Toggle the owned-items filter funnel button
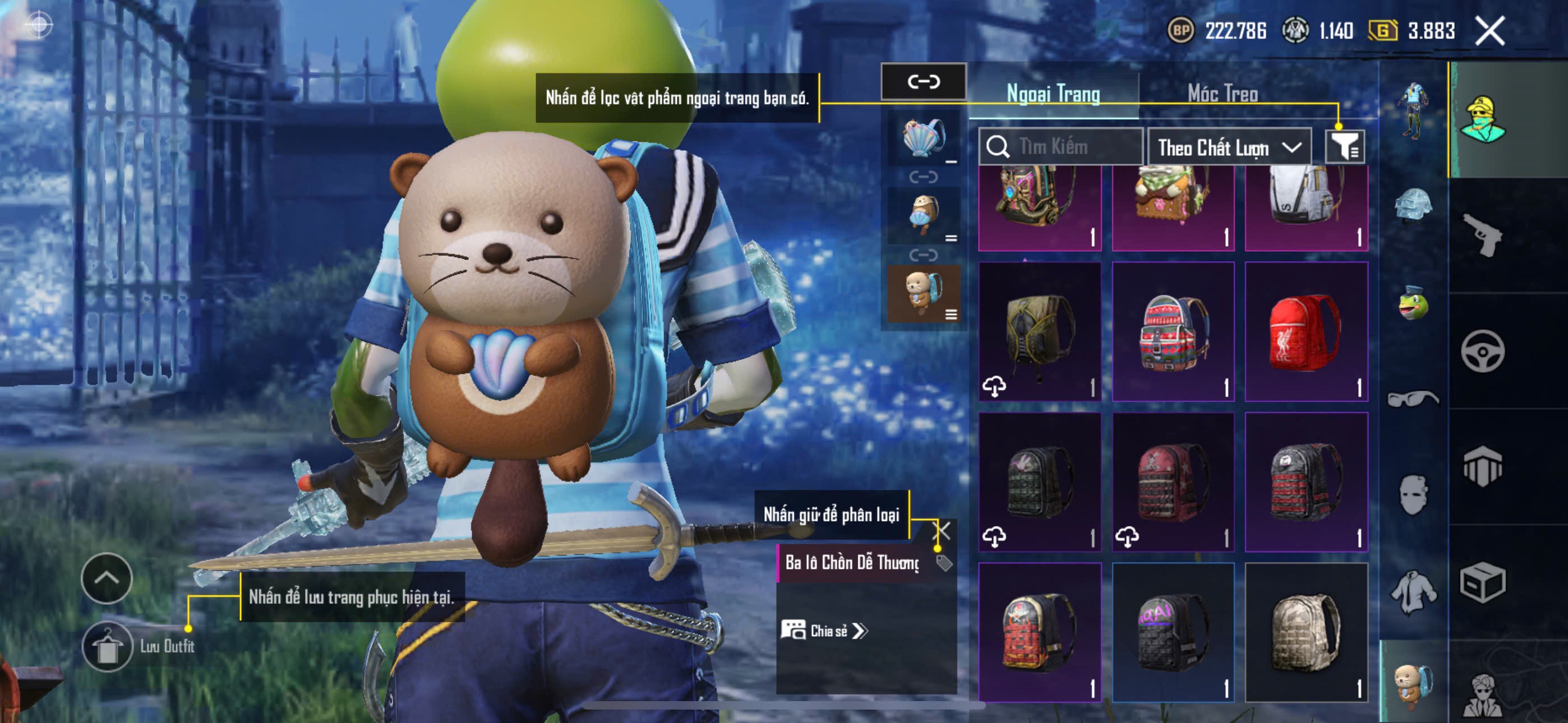1568x723 pixels. point(1345,147)
